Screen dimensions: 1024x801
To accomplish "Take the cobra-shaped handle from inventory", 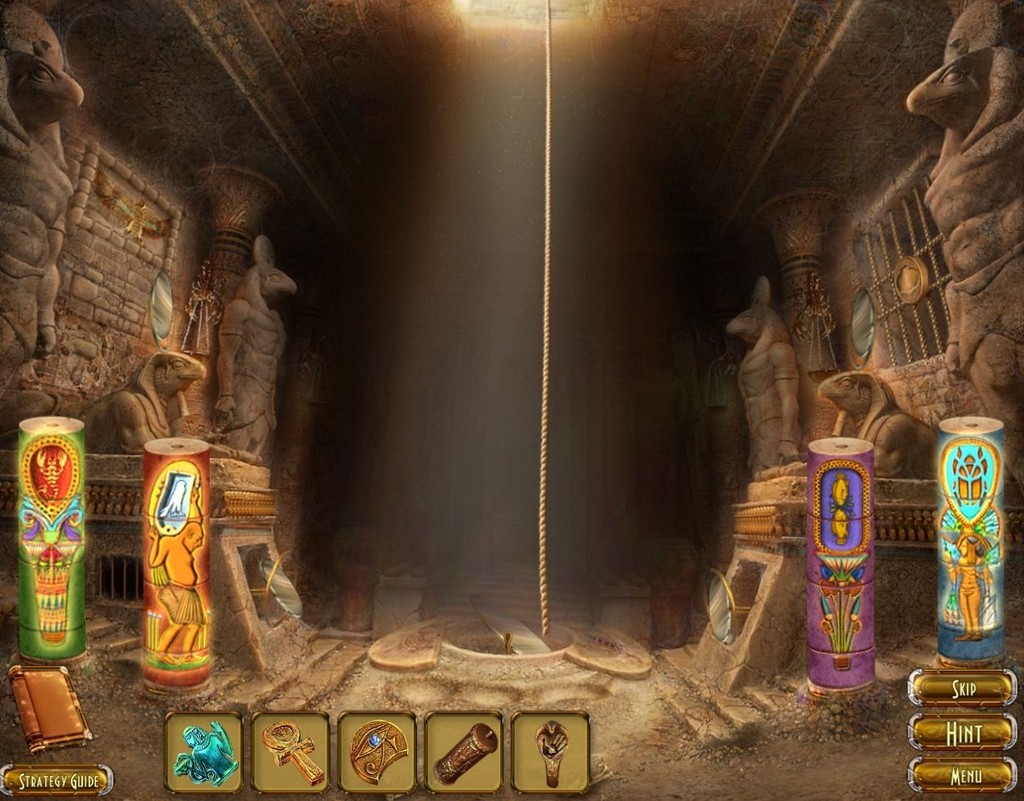I will click(x=550, y=752).
